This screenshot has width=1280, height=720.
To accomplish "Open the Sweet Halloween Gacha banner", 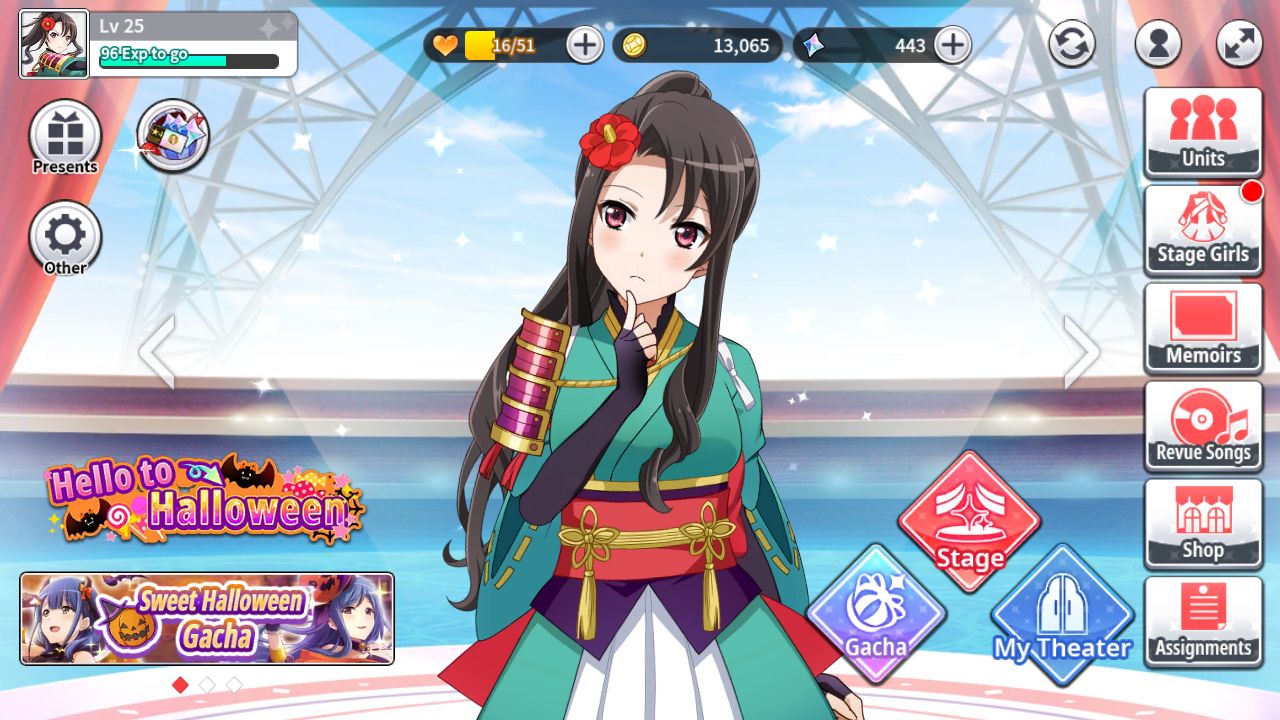I will pos(207,618).
